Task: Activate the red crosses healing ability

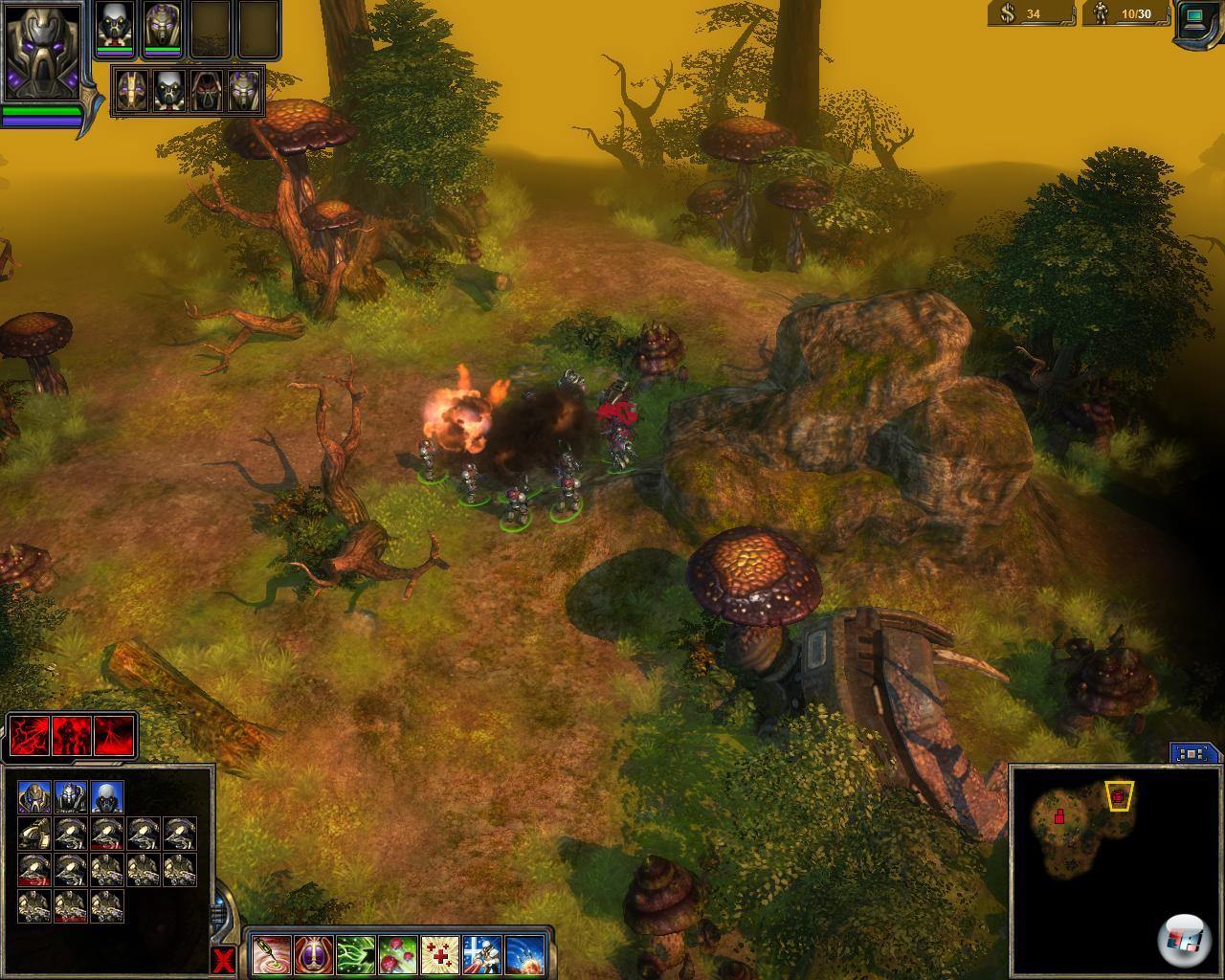Action: tap(439, 953)
